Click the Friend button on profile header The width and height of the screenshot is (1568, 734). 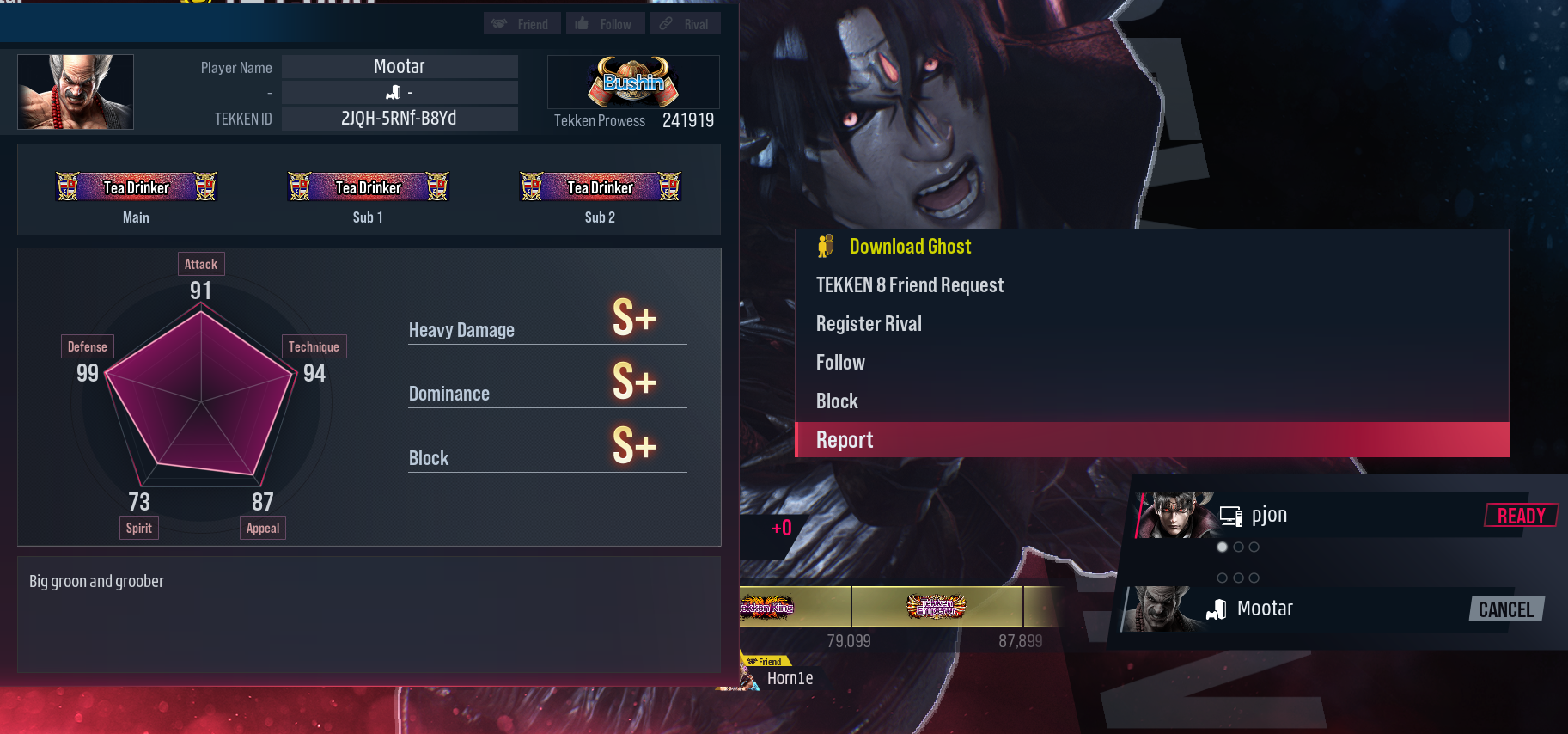point(522,24)
